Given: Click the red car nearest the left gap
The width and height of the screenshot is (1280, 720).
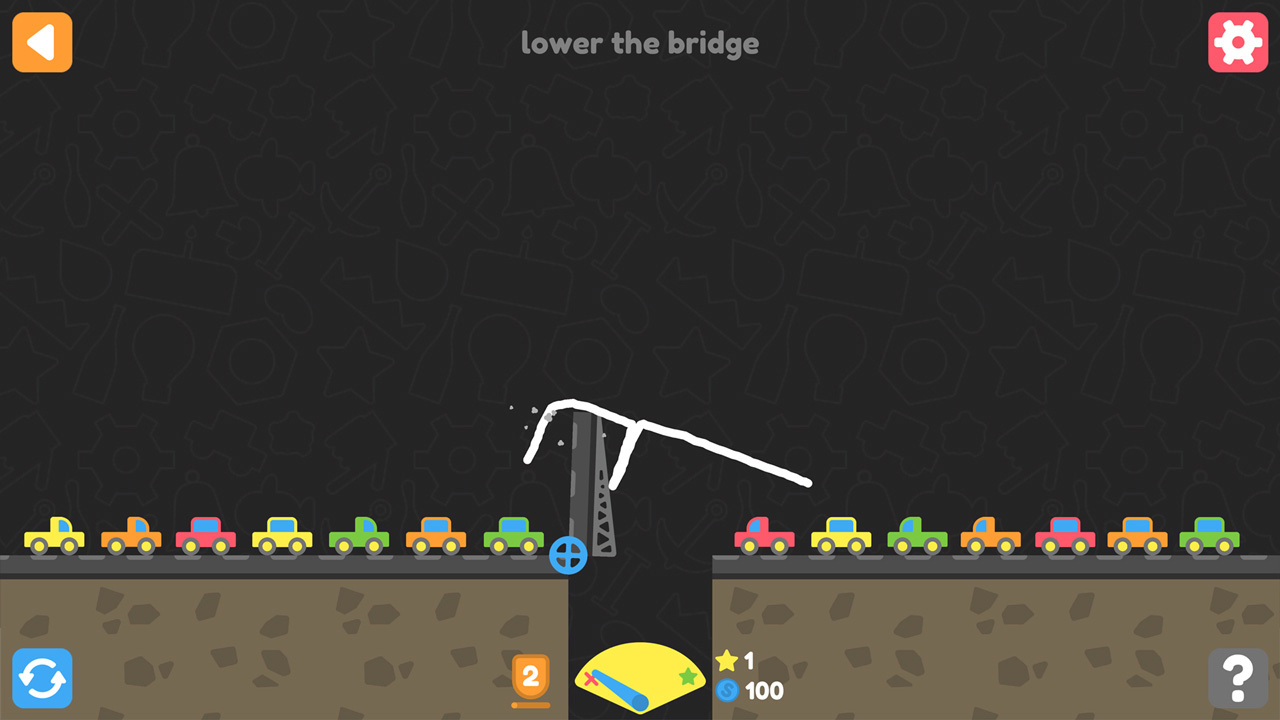Looking at the screenshot, I should tap(205, 535).
